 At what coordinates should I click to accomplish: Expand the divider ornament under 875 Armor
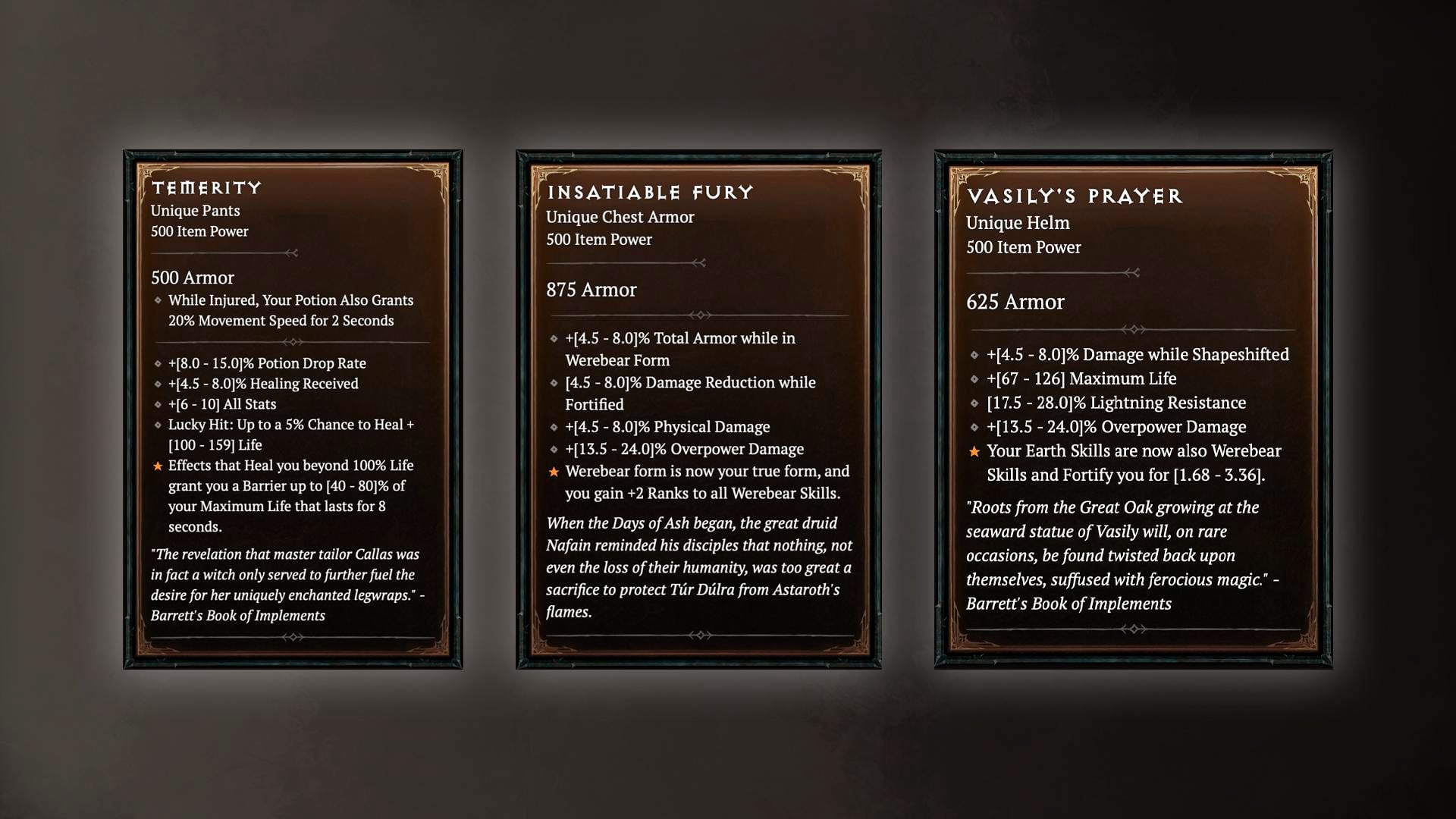[x=699, y=313]
